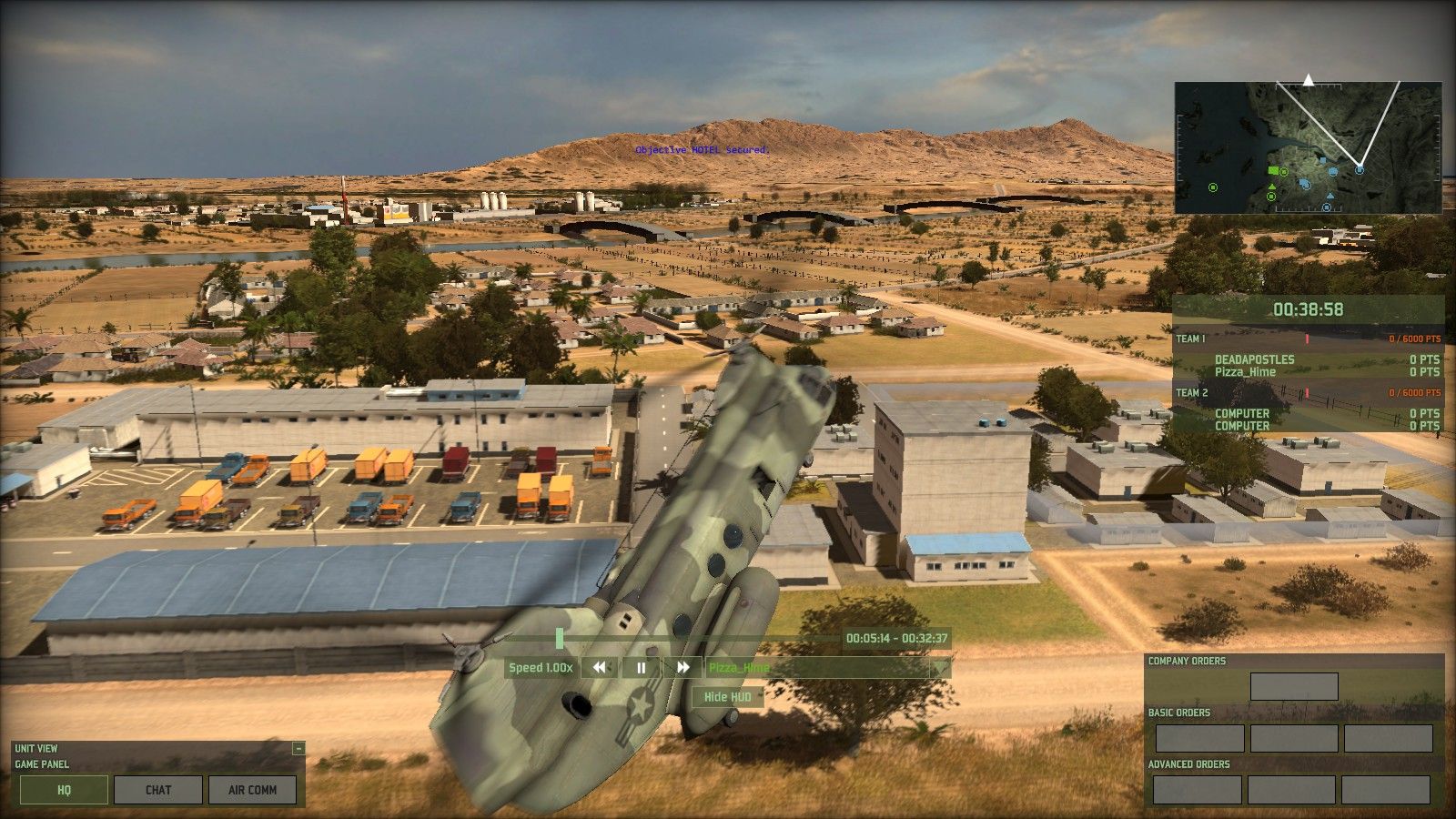Rewind the replay
Screen dimensions: 1456x819
pyautogui.click(x=599, y=668)
